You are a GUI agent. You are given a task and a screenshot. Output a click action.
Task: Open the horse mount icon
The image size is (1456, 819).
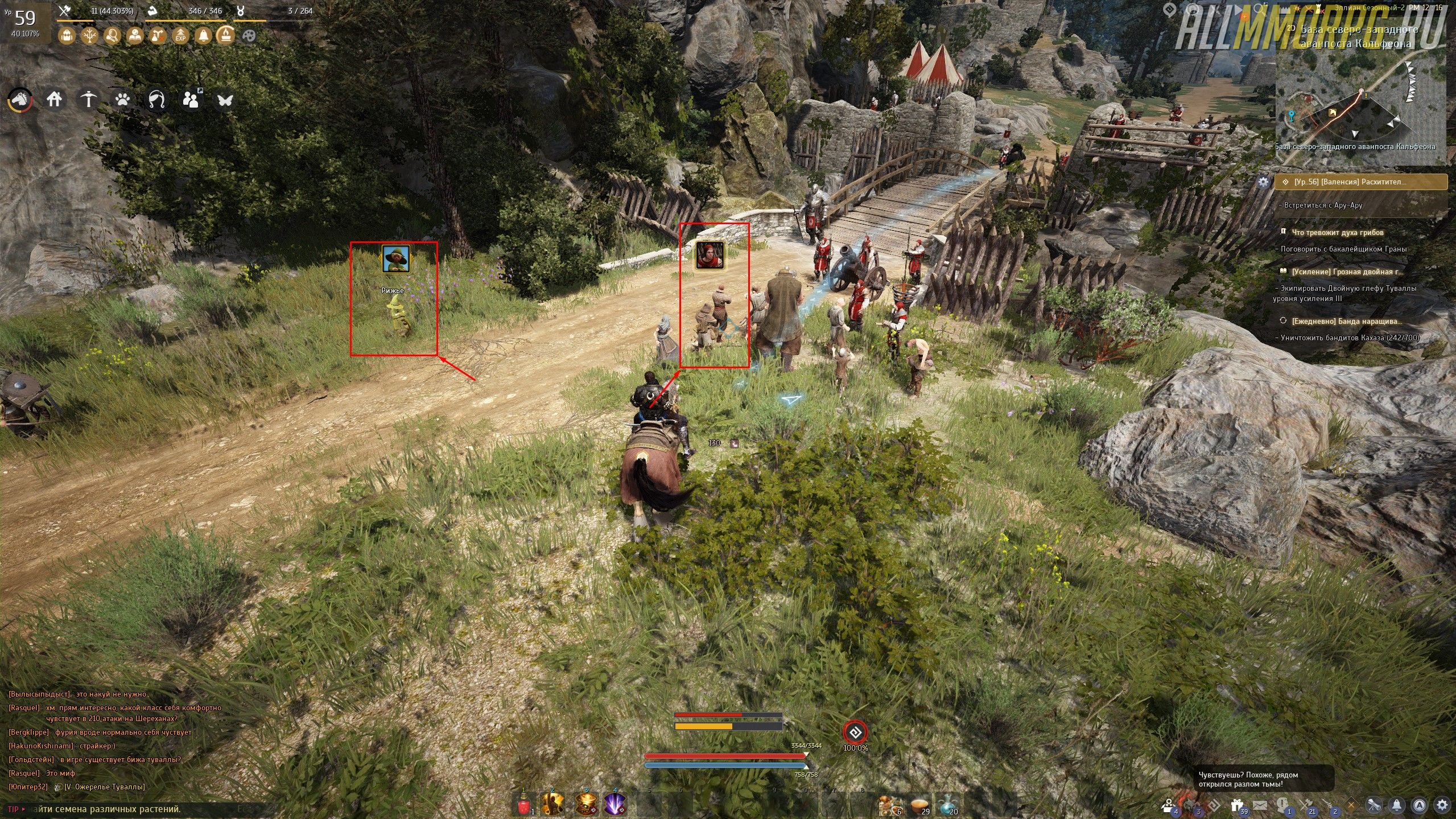click(20, 100)
